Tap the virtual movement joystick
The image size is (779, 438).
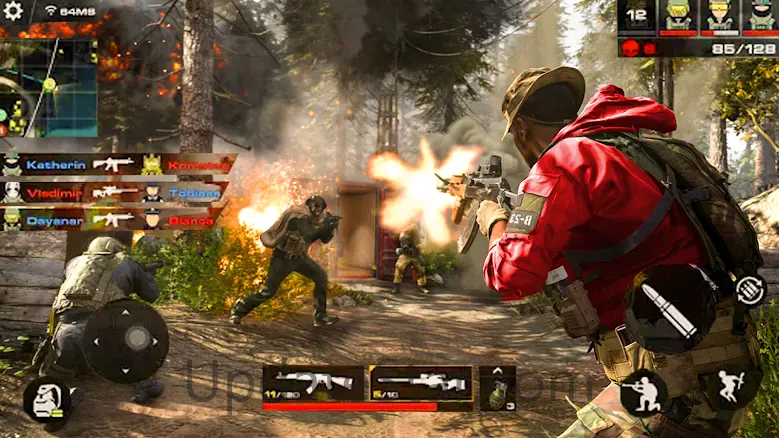click(125, 340)
